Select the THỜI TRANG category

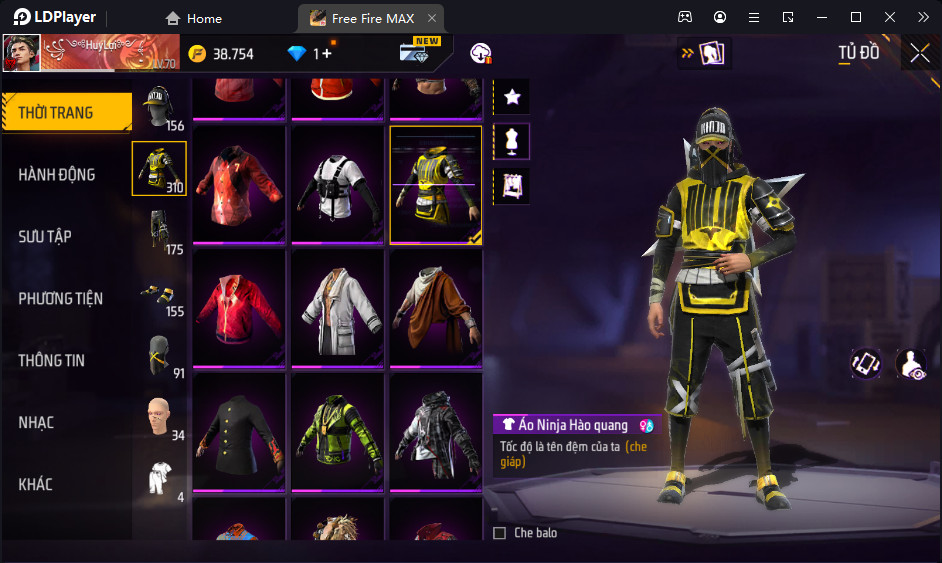coord(57,113)
